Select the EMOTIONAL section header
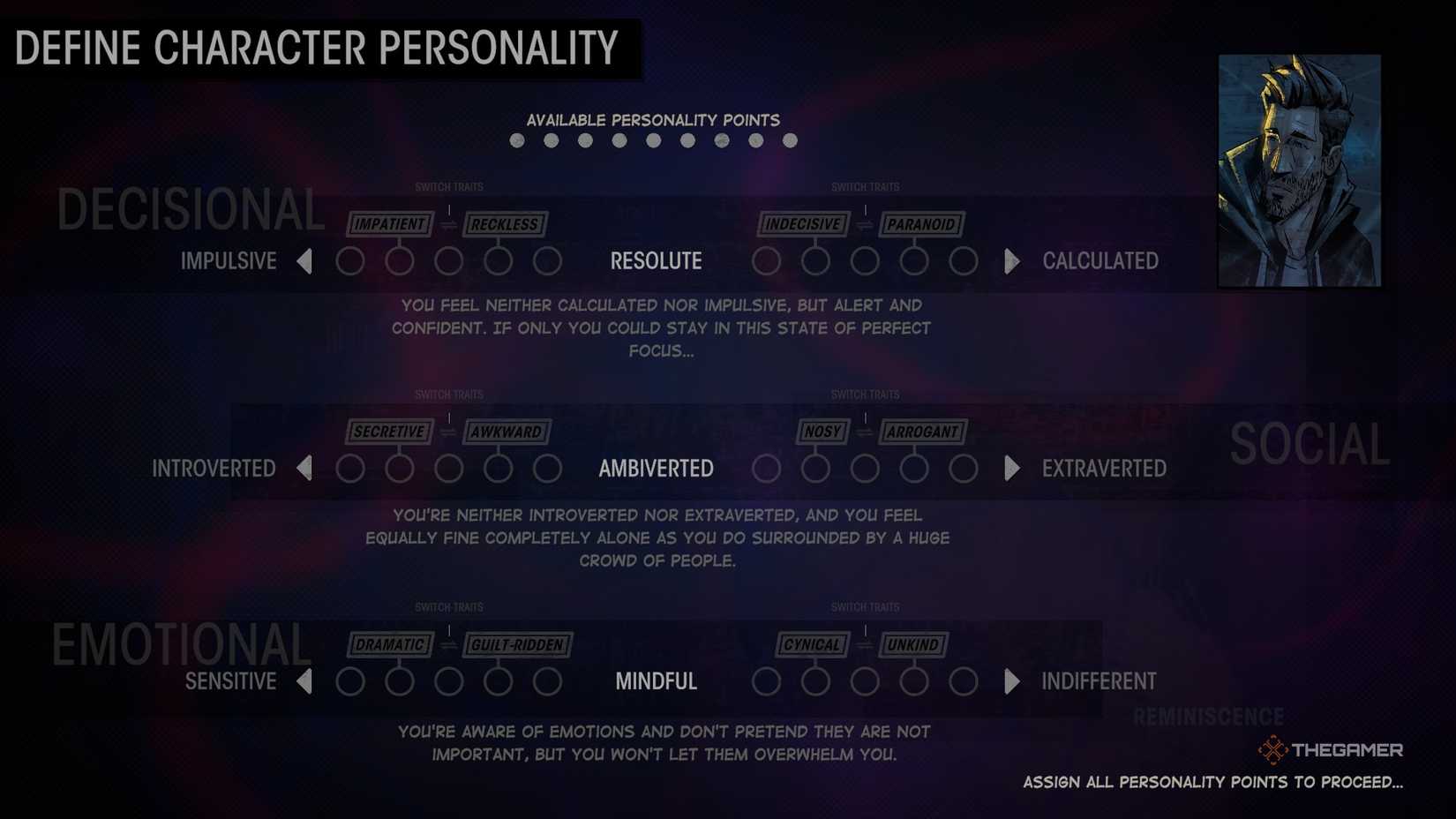 click(181, 645)
